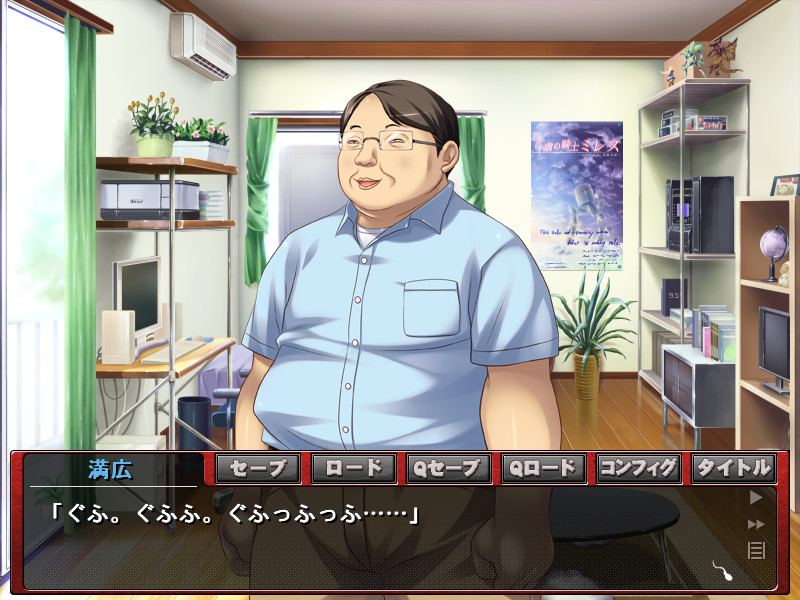The height and width of the screenshot is (600, 800).
Task: Open the ロード (Load) menu
Action: click(353, 468)
